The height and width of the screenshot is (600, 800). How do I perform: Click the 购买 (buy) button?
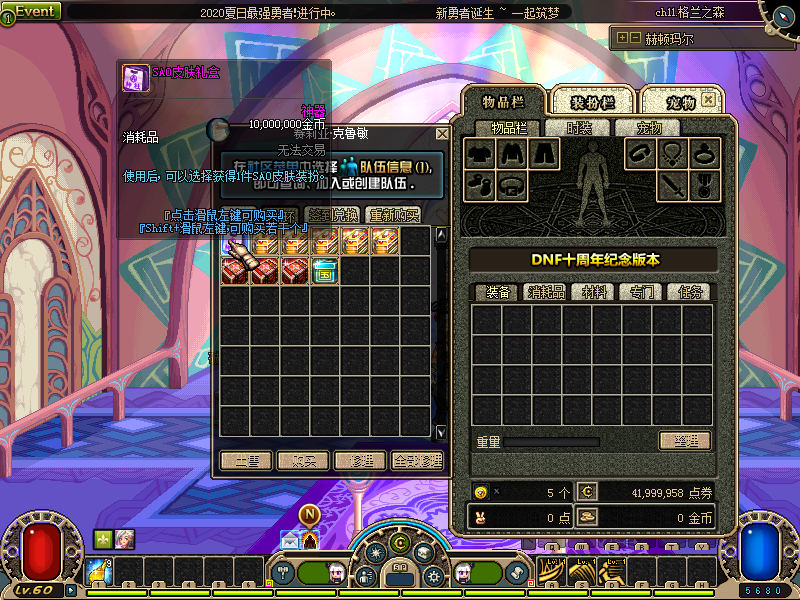click(303, 461)
